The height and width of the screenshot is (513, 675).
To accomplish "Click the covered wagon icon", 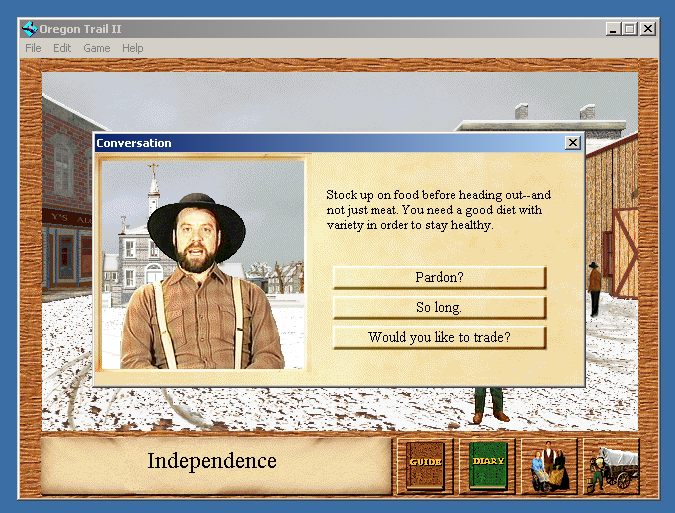I will pos(611,466).
